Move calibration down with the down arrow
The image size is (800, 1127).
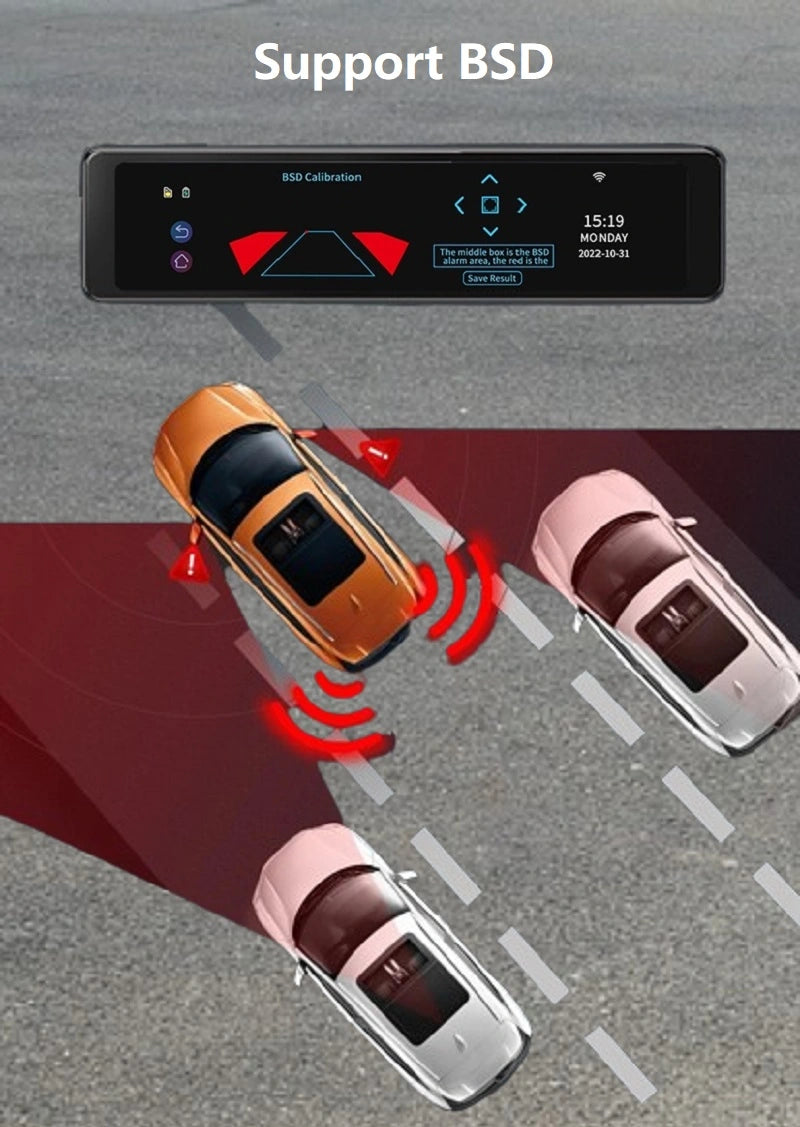pos(489,231)
